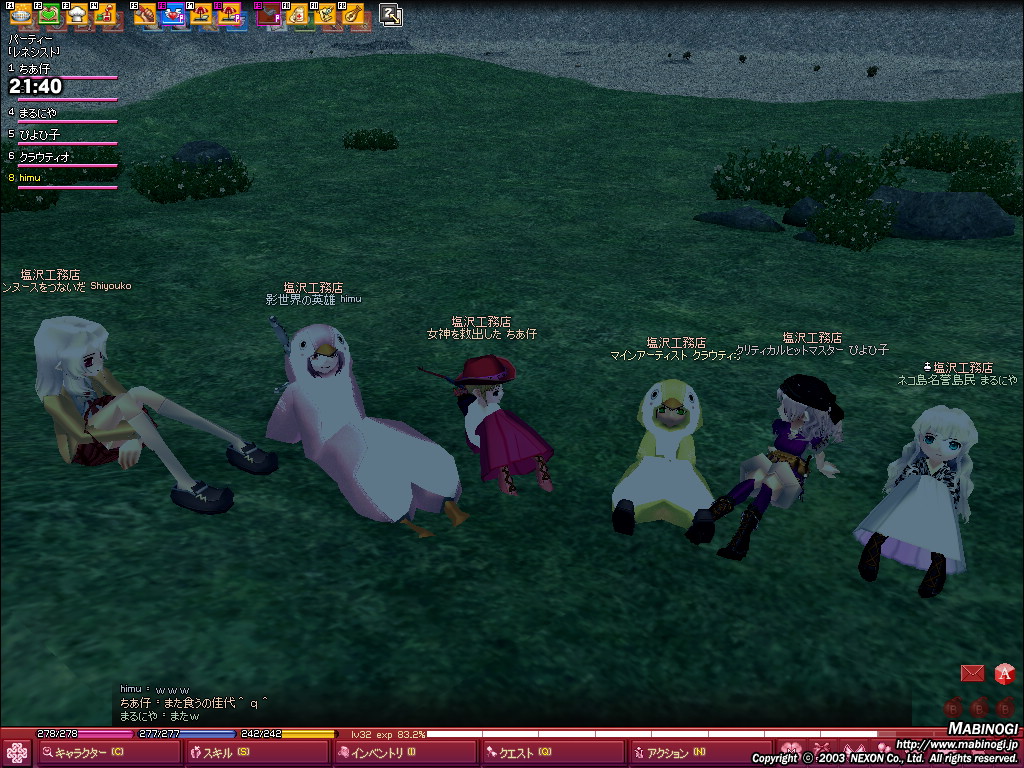Activate the F2 green heart skill

tap(47, 14)
